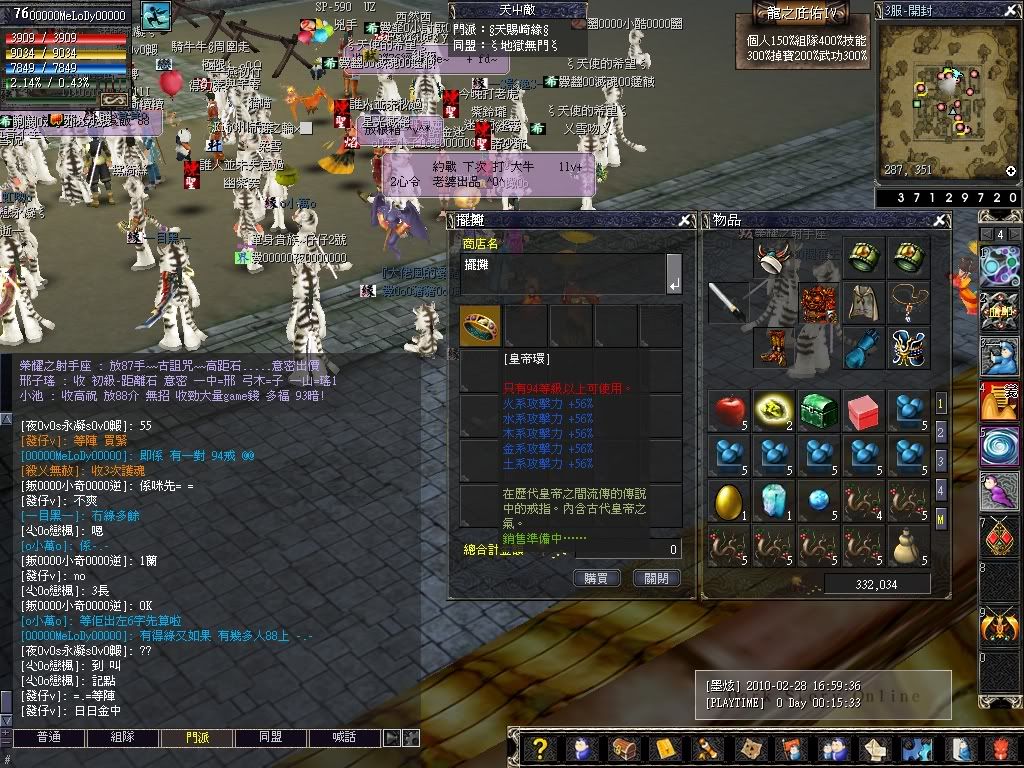Open the treasure chest icon in bottom toolbar
Screen dimensions: 1024x768
pos(623,749)
